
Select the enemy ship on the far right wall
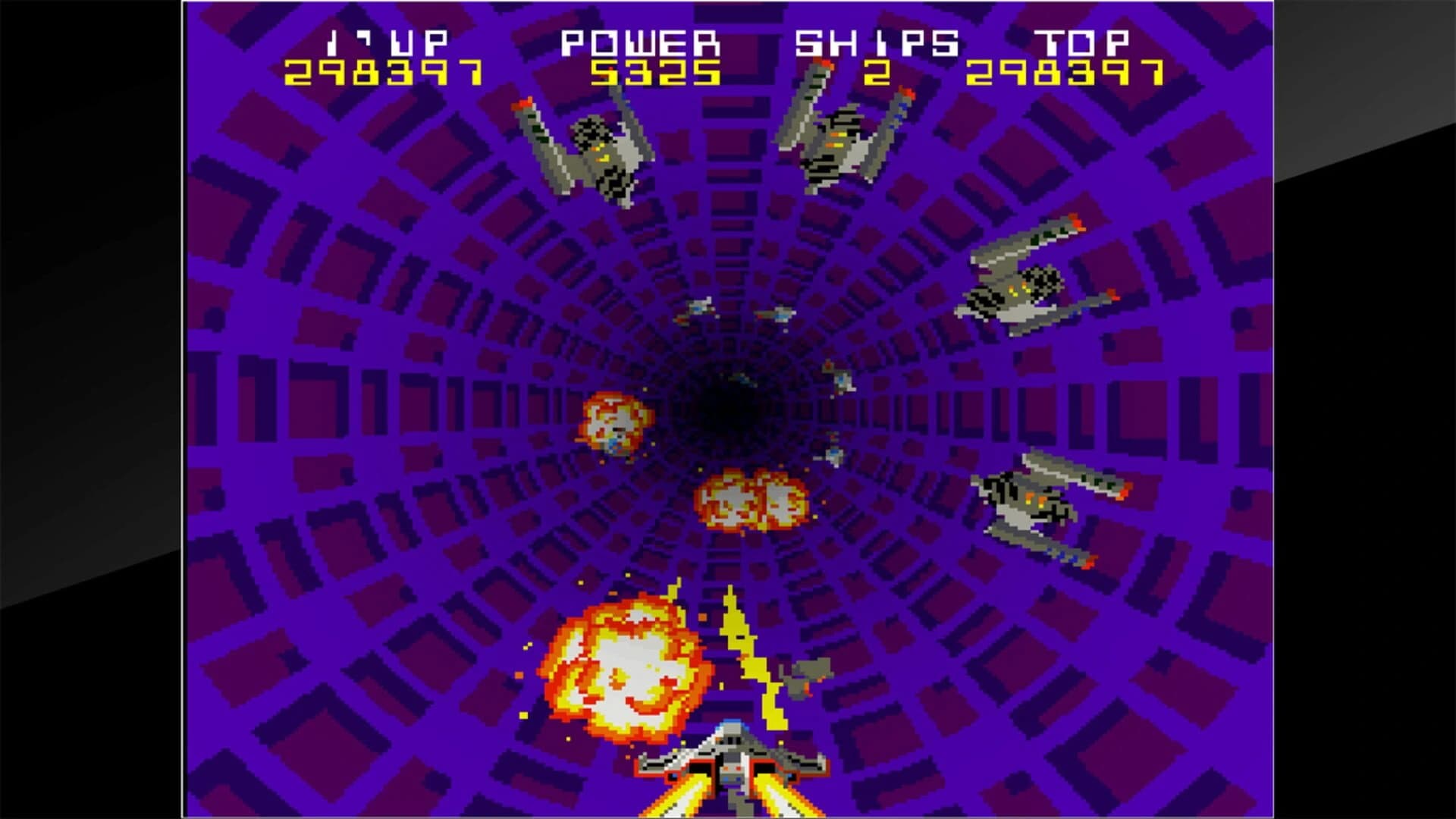(x=1039, y=281)
